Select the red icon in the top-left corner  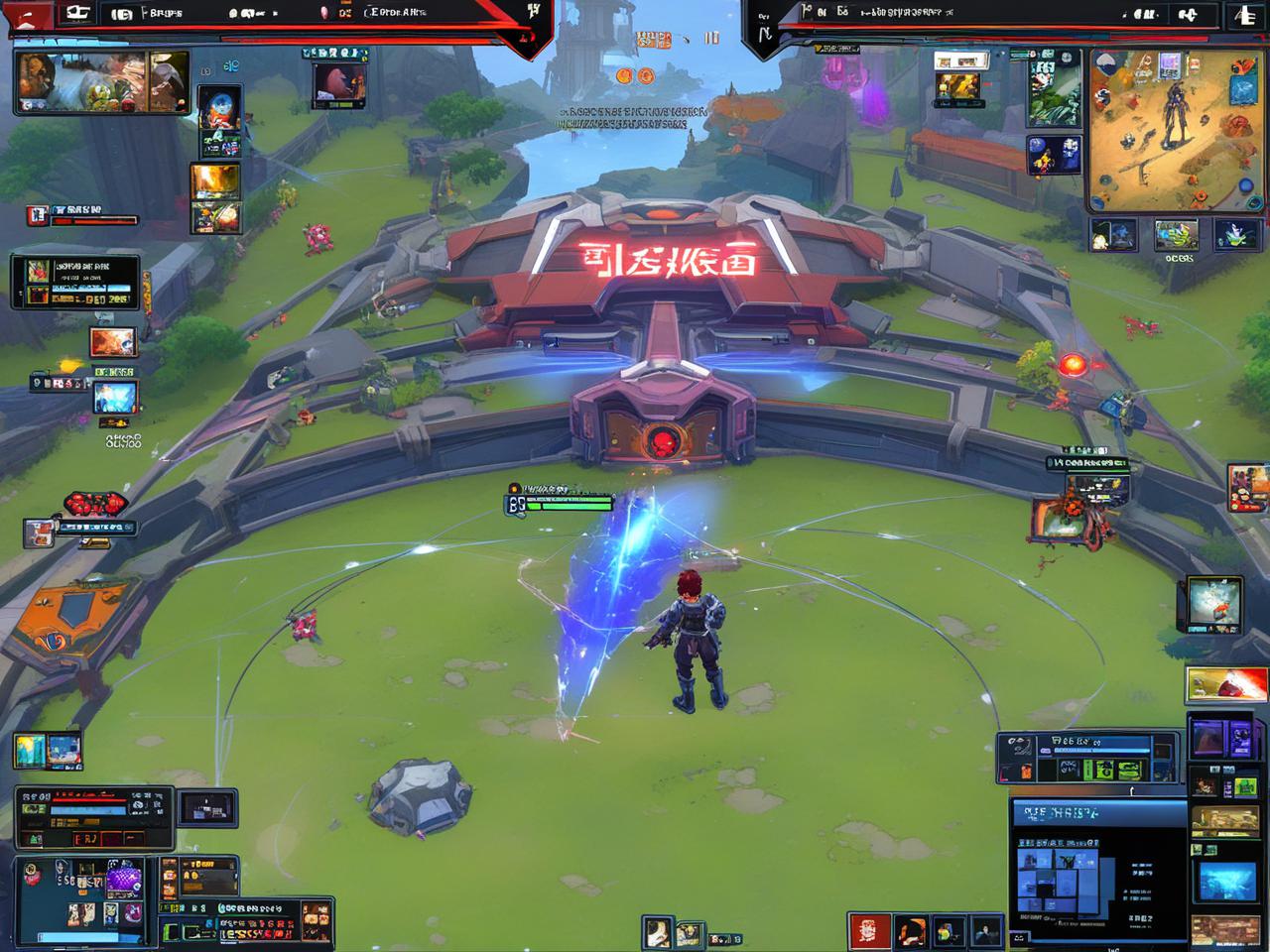point(28,15)
